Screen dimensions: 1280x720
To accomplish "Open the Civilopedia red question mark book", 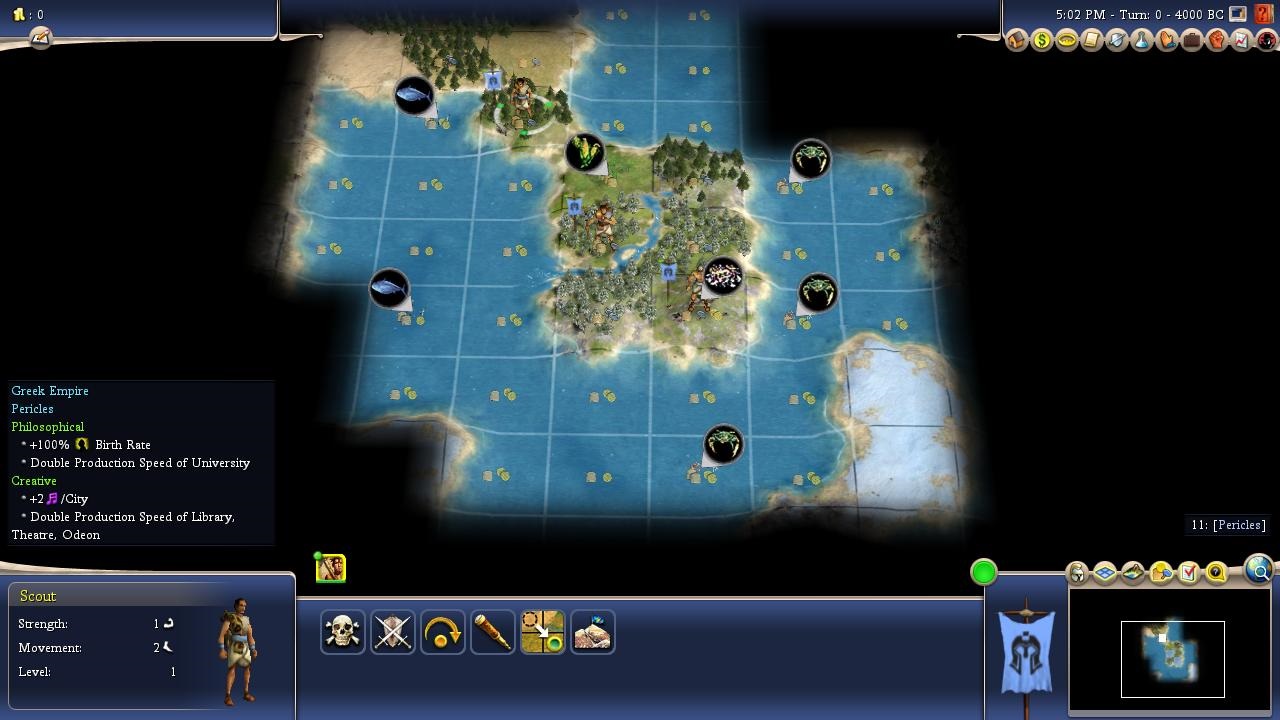I will click(x=1266, y=14).
